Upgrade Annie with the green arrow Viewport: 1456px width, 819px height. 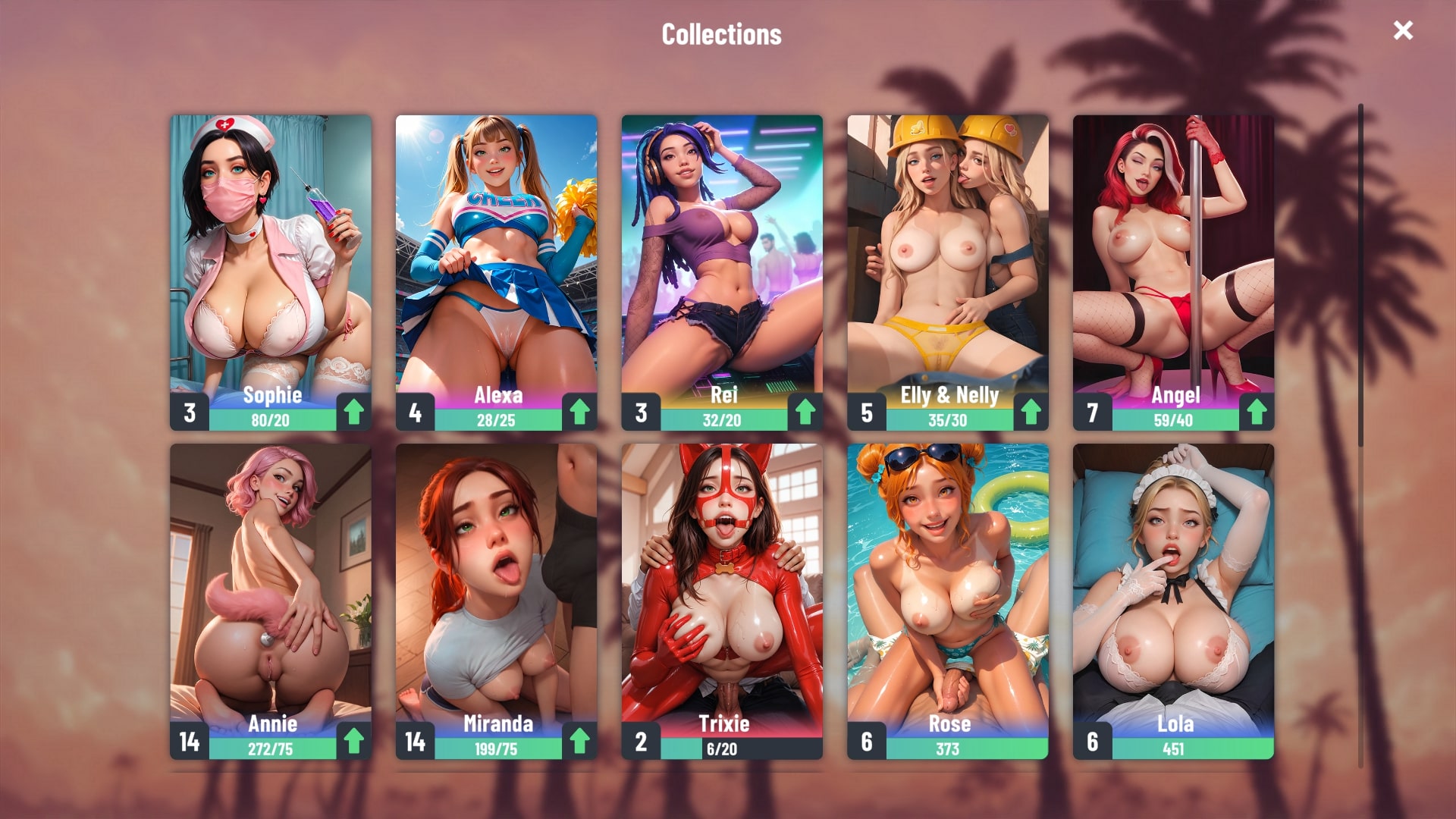[353, 741]
